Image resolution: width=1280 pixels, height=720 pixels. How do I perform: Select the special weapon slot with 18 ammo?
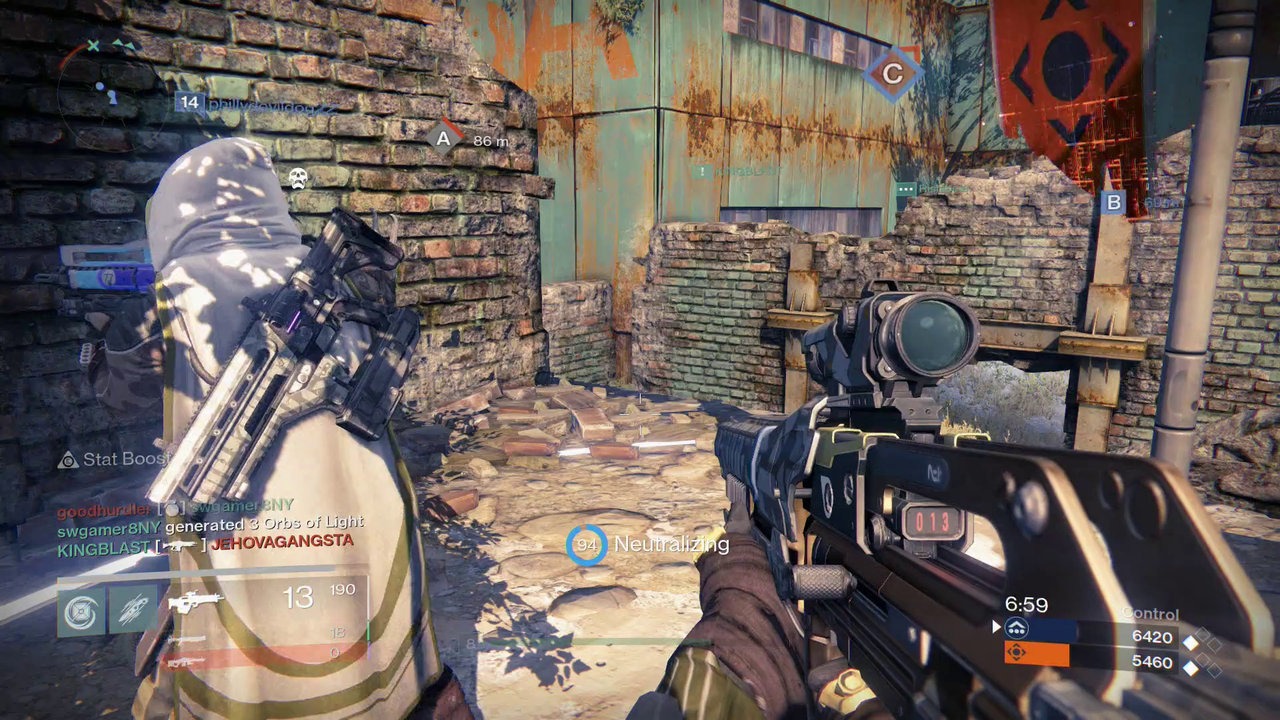(x=188, y=638)
